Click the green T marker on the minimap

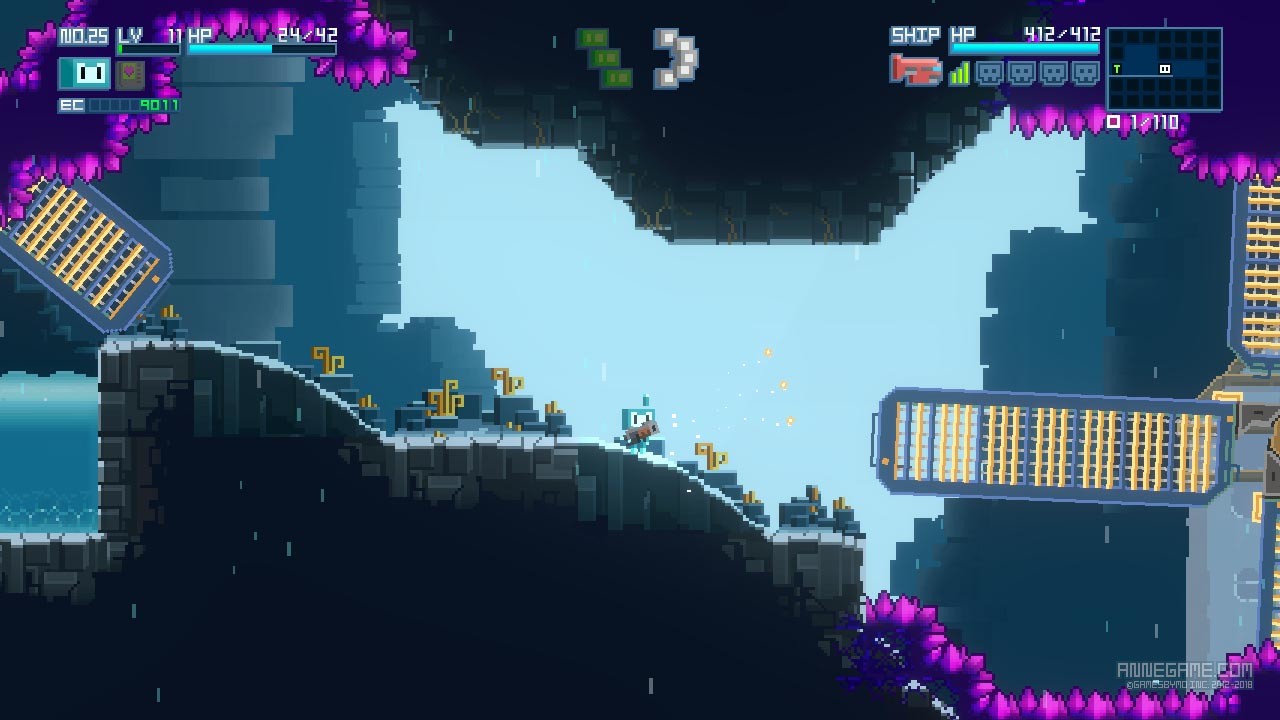click(1117, 68)
